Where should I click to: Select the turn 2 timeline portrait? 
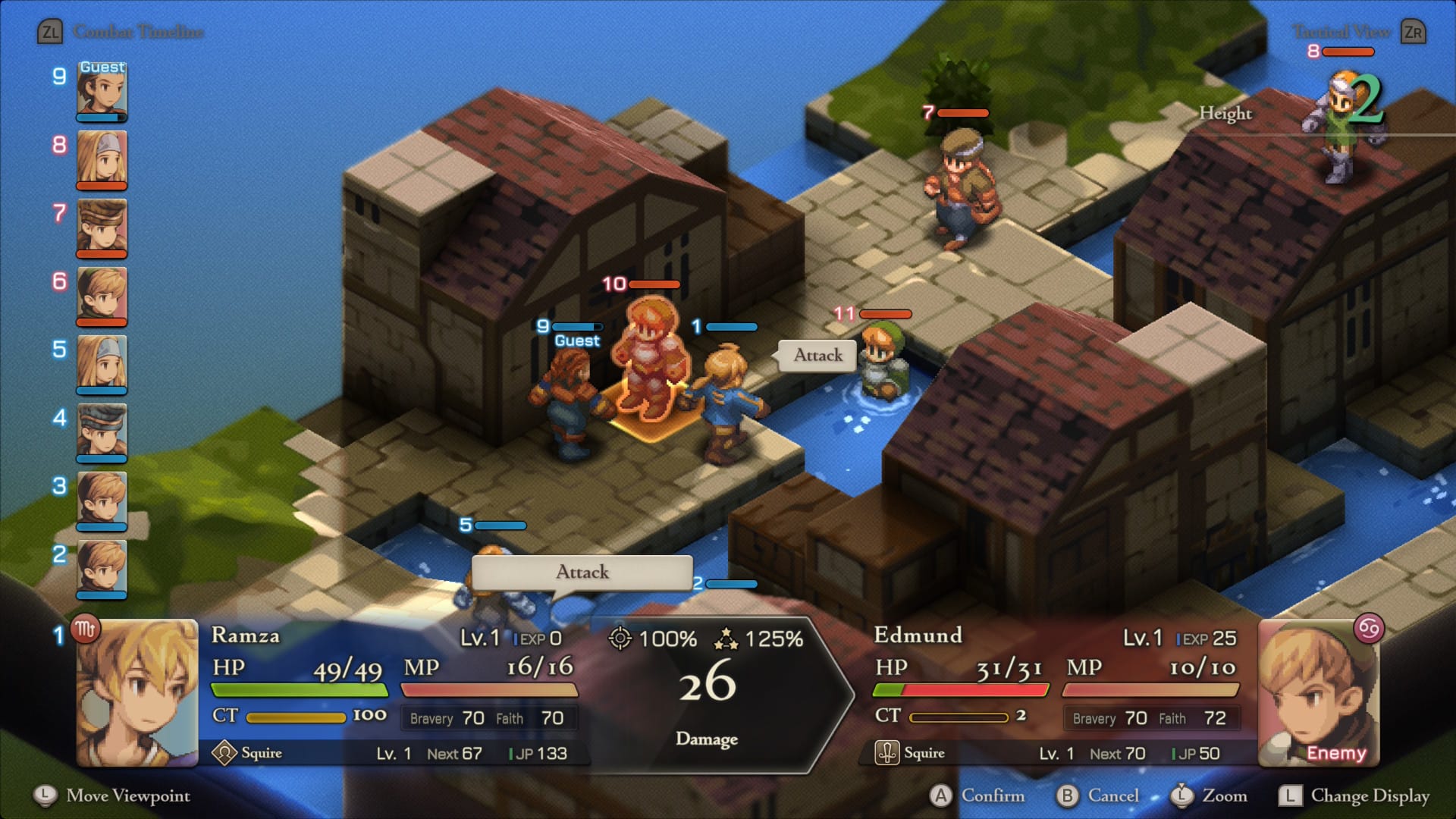[102, 569]
